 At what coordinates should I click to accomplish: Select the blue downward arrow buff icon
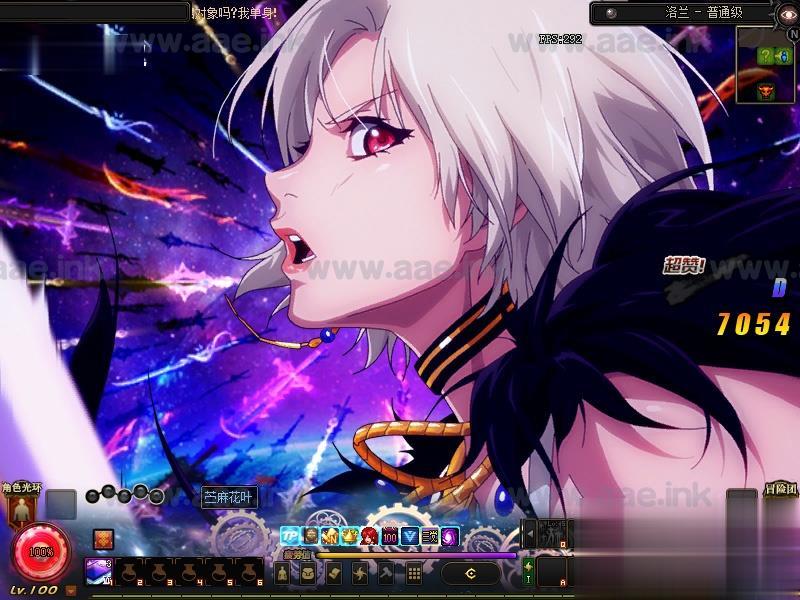[410, 536]
